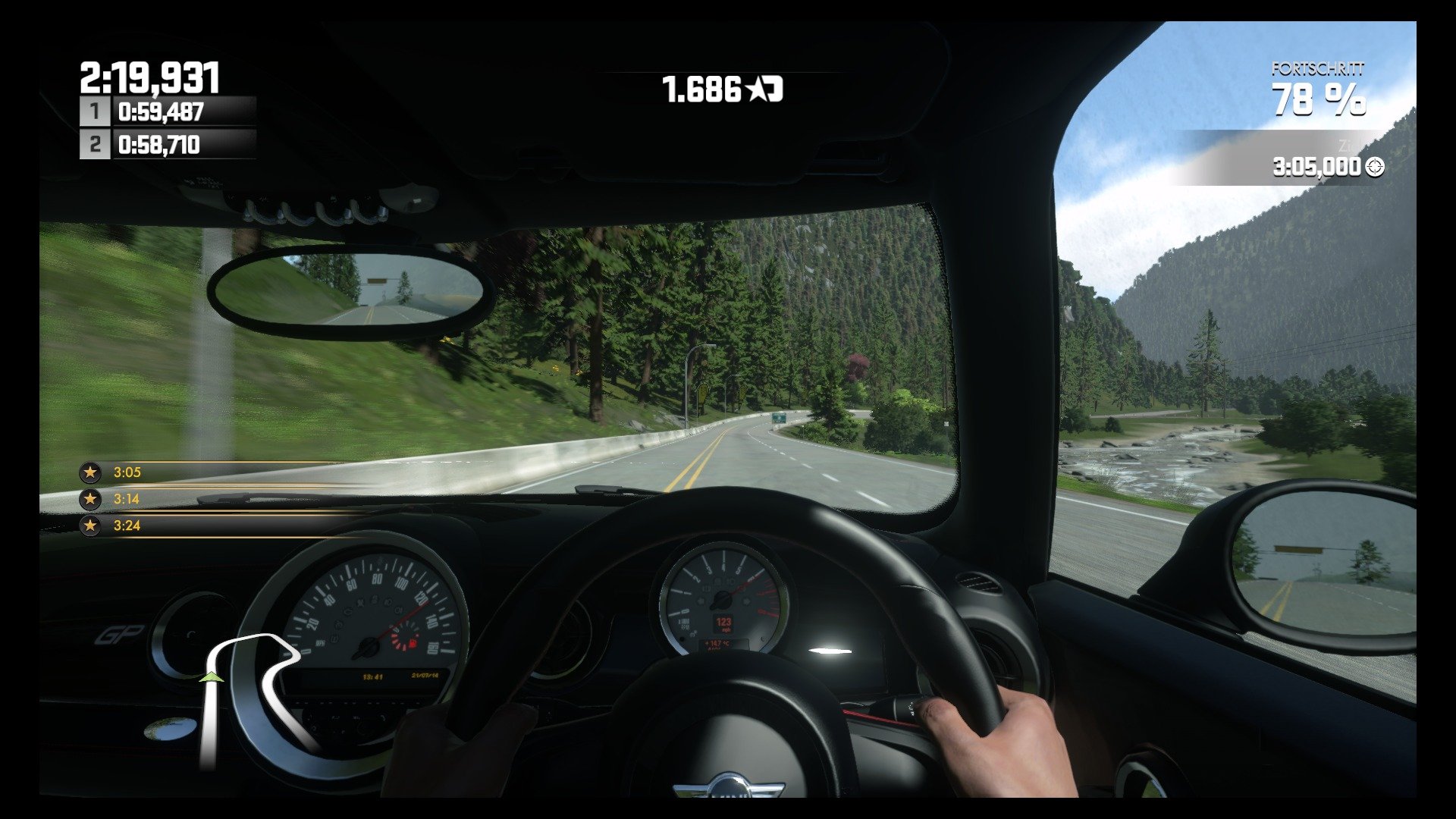
Task: Expand the total race time 2:19,931 display
Action: tap(149, 76)
